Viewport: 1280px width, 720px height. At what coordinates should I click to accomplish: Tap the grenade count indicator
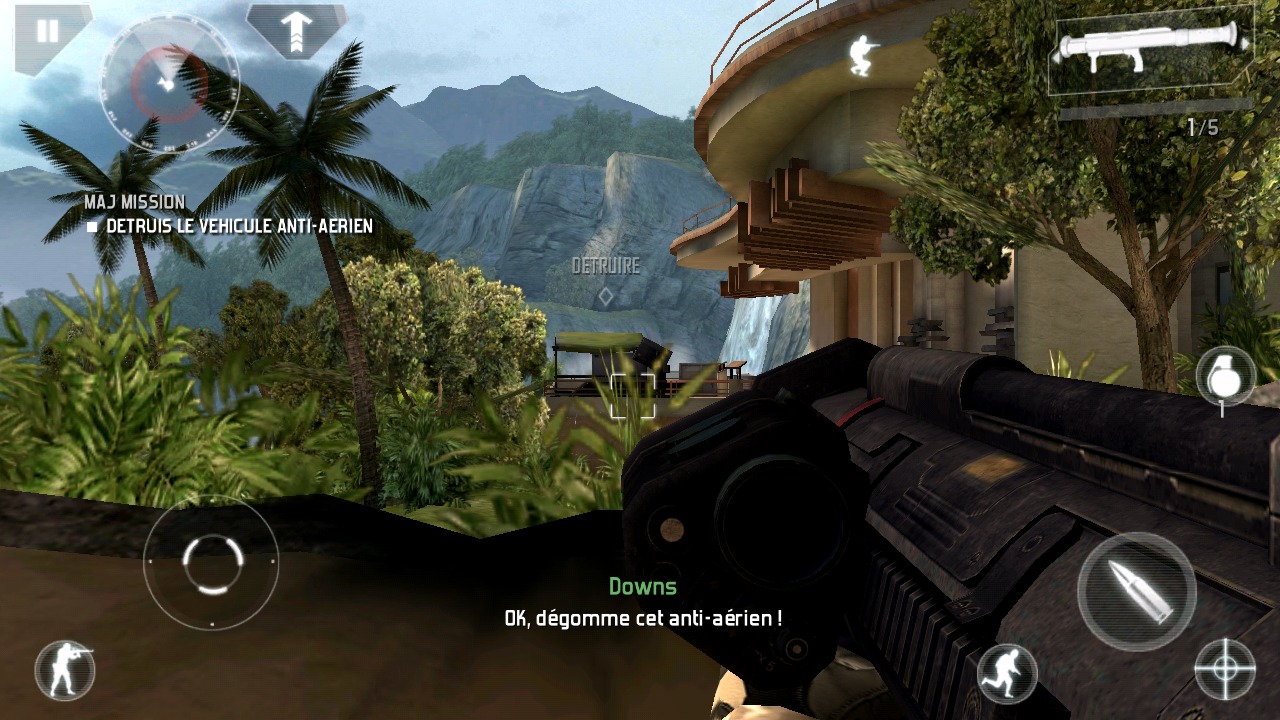point(1222,408)
